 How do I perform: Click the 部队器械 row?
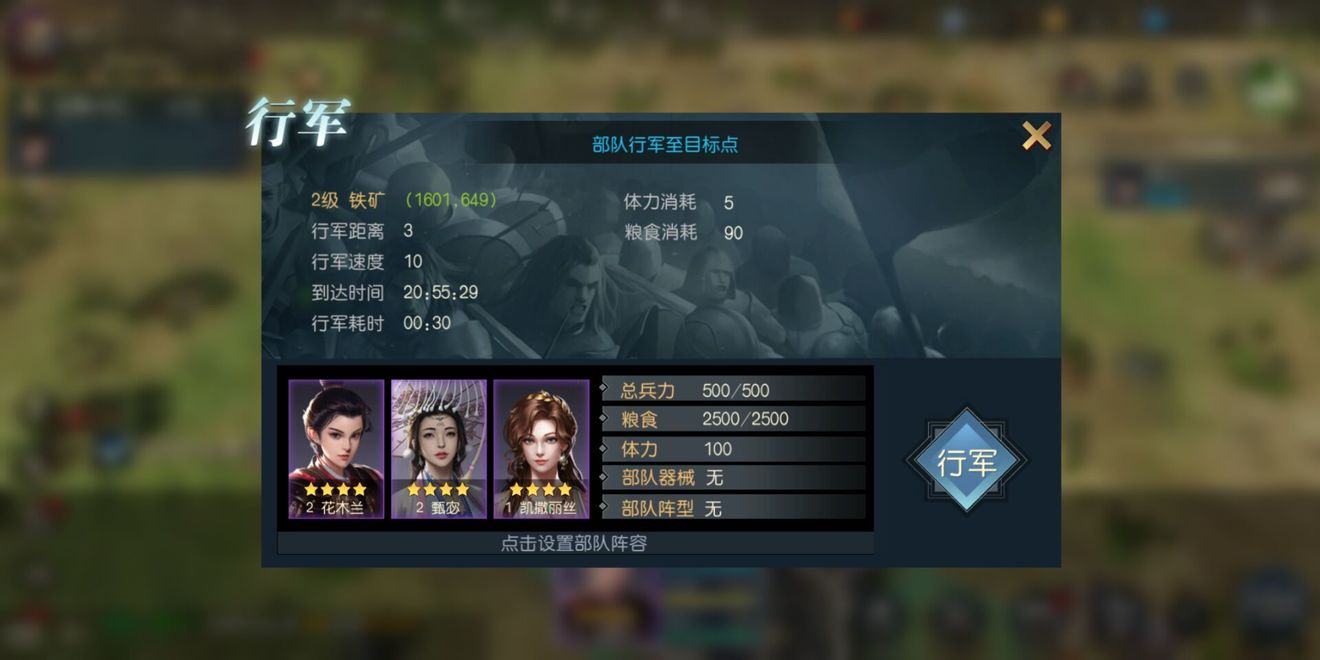pos(734,478)
